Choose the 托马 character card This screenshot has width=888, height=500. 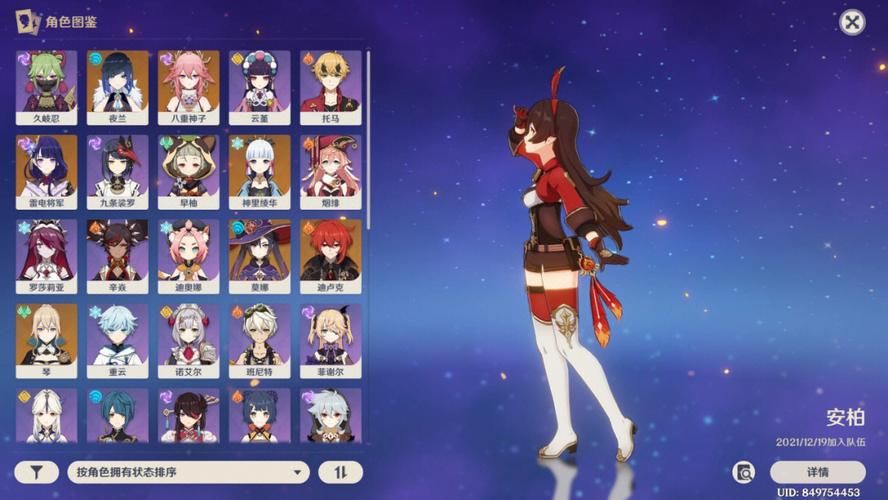(330, 86)
